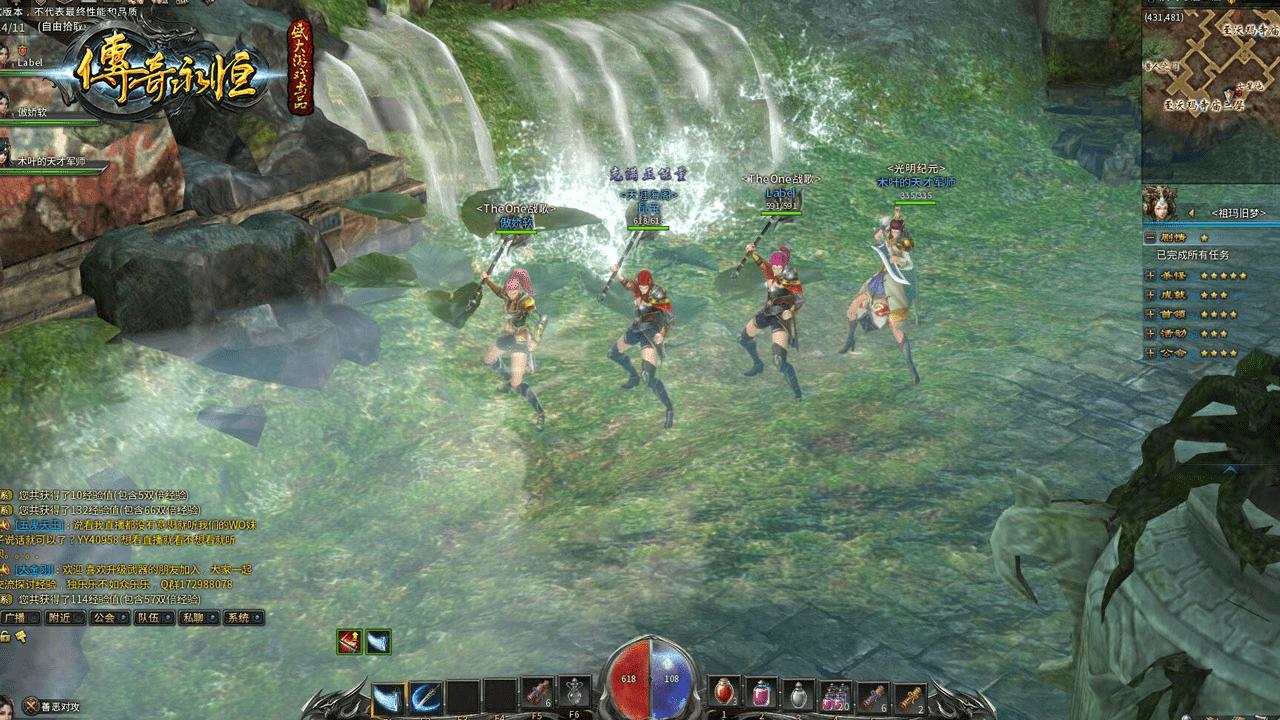Use the pink potion jar in slot 2

(761, 693)
